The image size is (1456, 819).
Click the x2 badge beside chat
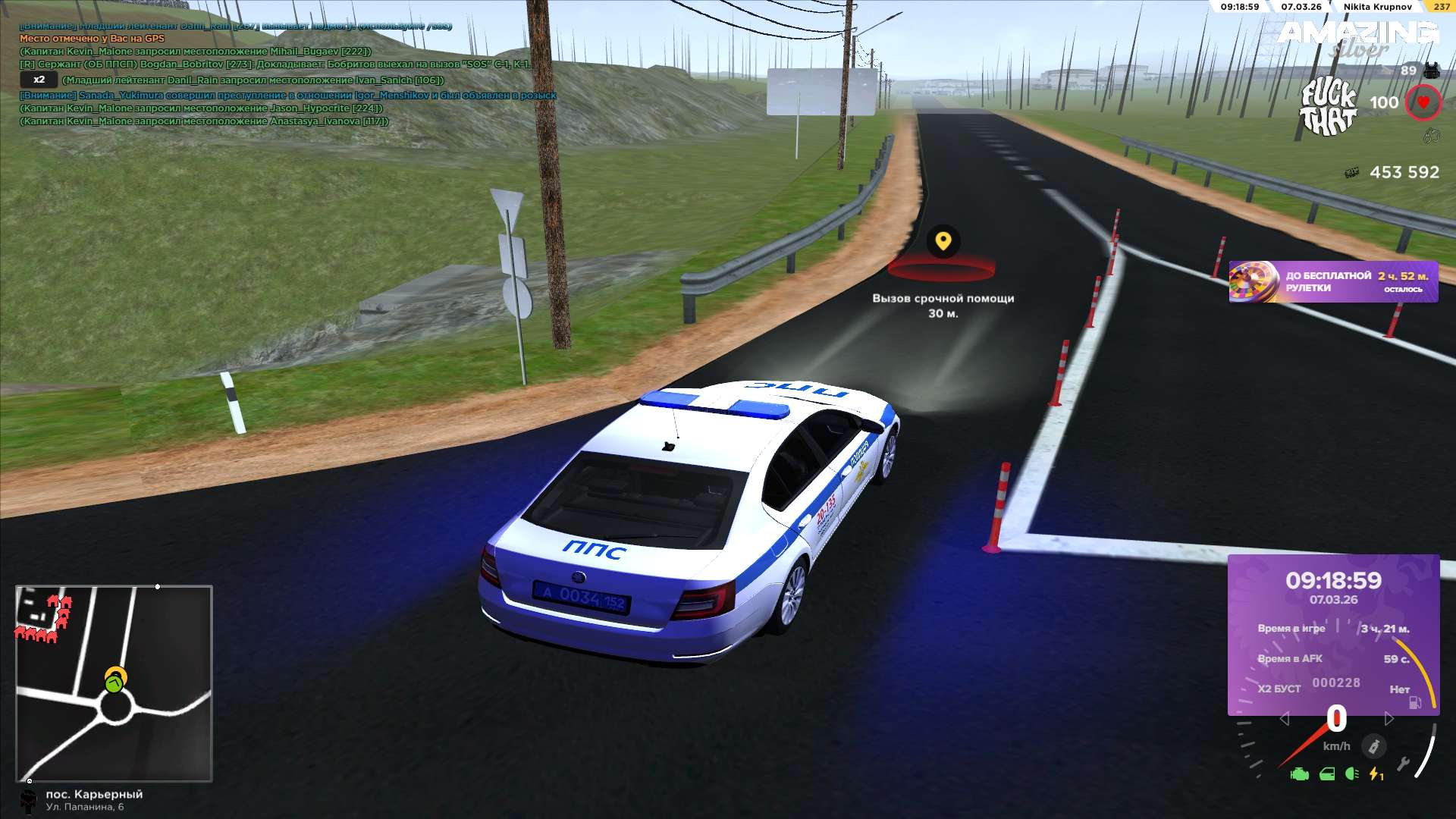pos(39,80)
